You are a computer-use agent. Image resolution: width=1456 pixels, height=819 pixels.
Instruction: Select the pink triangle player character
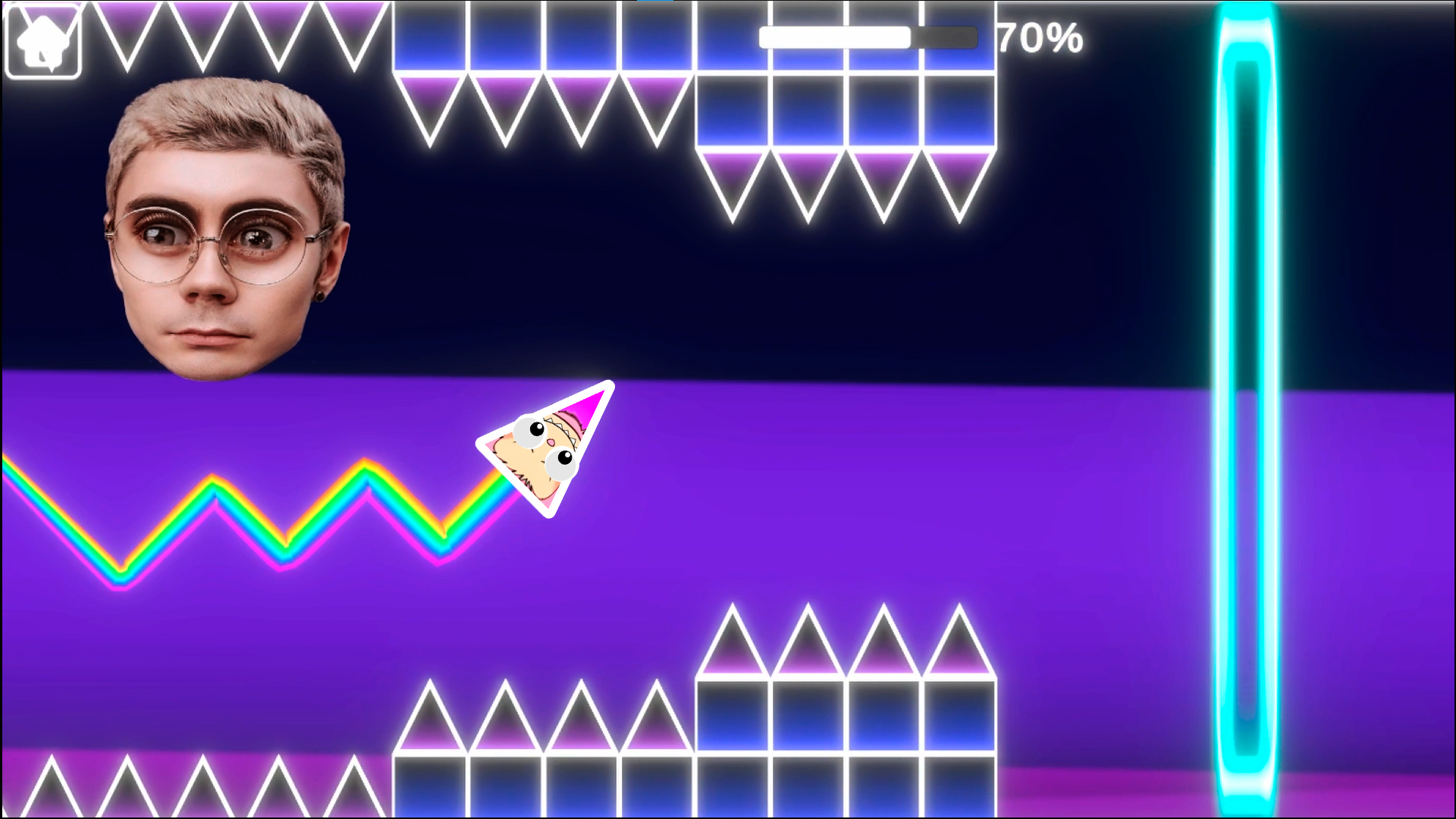pyautogui.click(x=546, y=447)
